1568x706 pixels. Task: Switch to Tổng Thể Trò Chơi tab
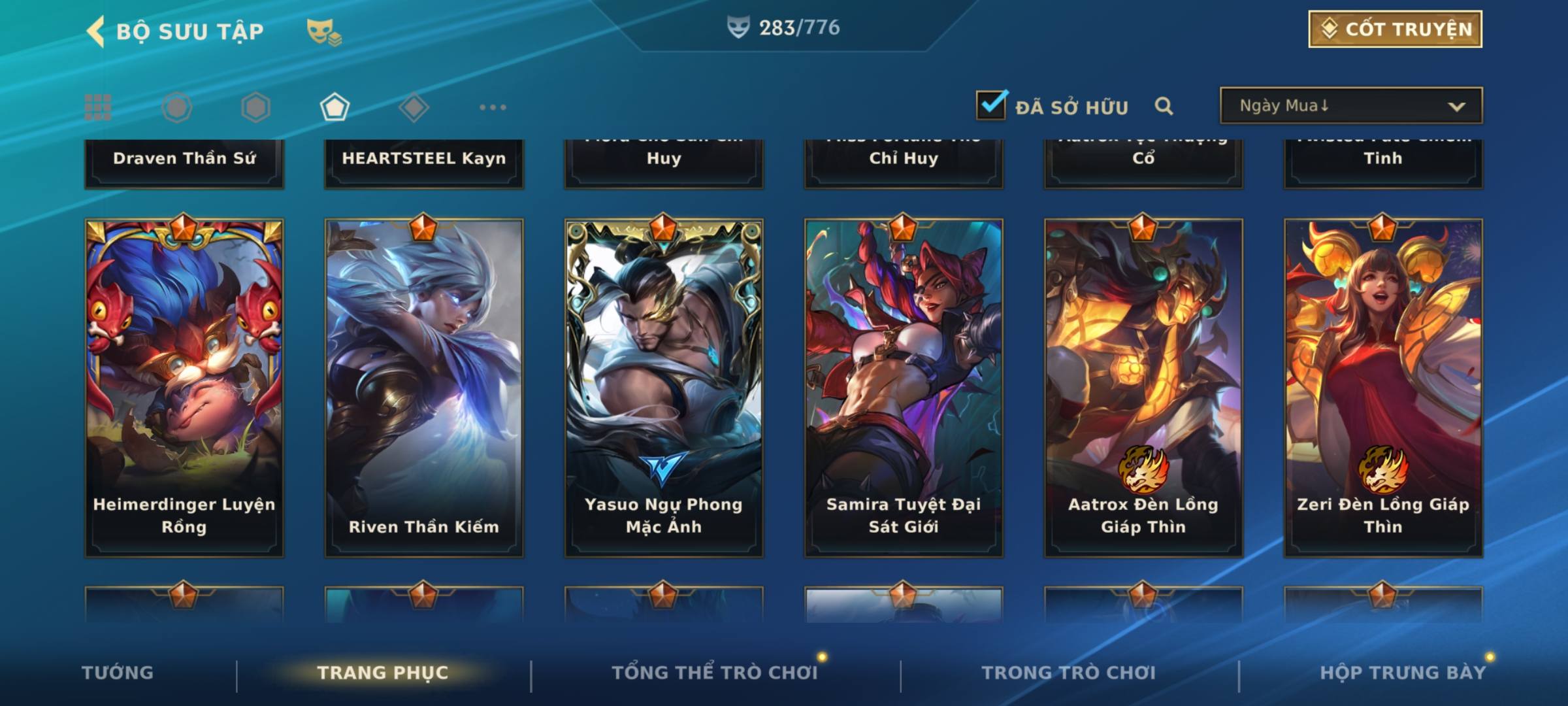(x=715, y=673)
